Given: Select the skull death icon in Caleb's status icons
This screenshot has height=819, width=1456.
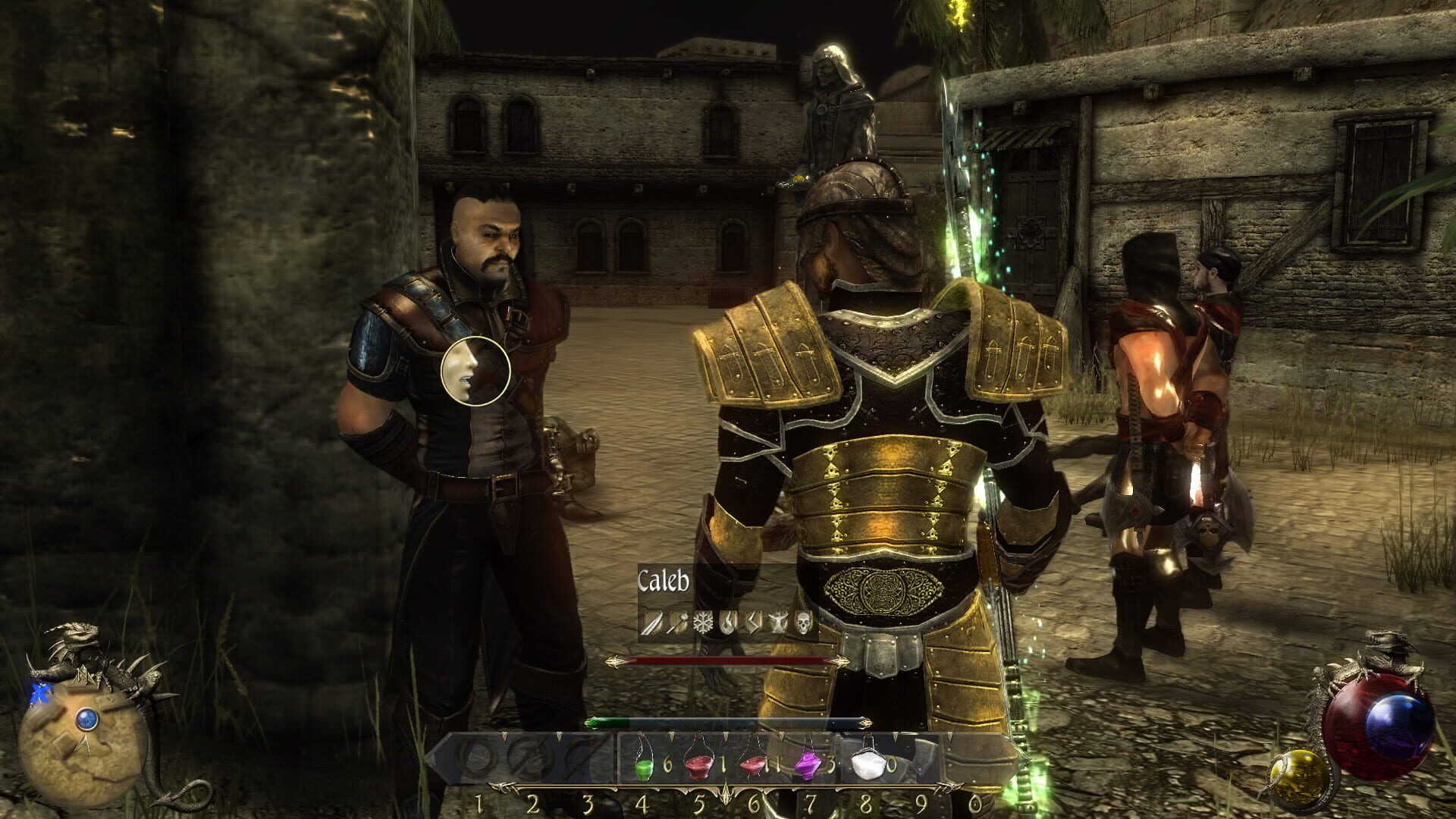Looking at the screenshot, I should pos(802,623).
